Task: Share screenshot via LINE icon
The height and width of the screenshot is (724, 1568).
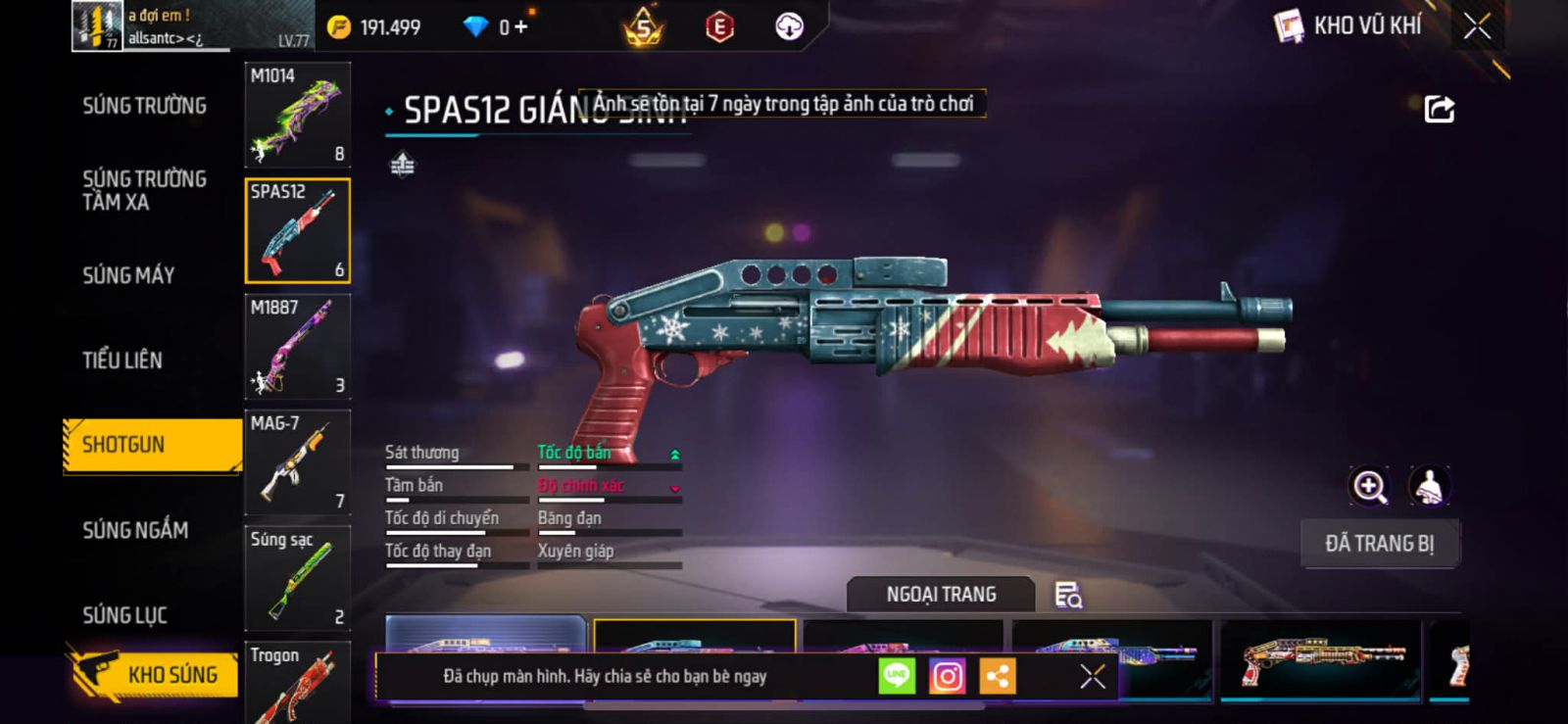Action: [897, 676]
